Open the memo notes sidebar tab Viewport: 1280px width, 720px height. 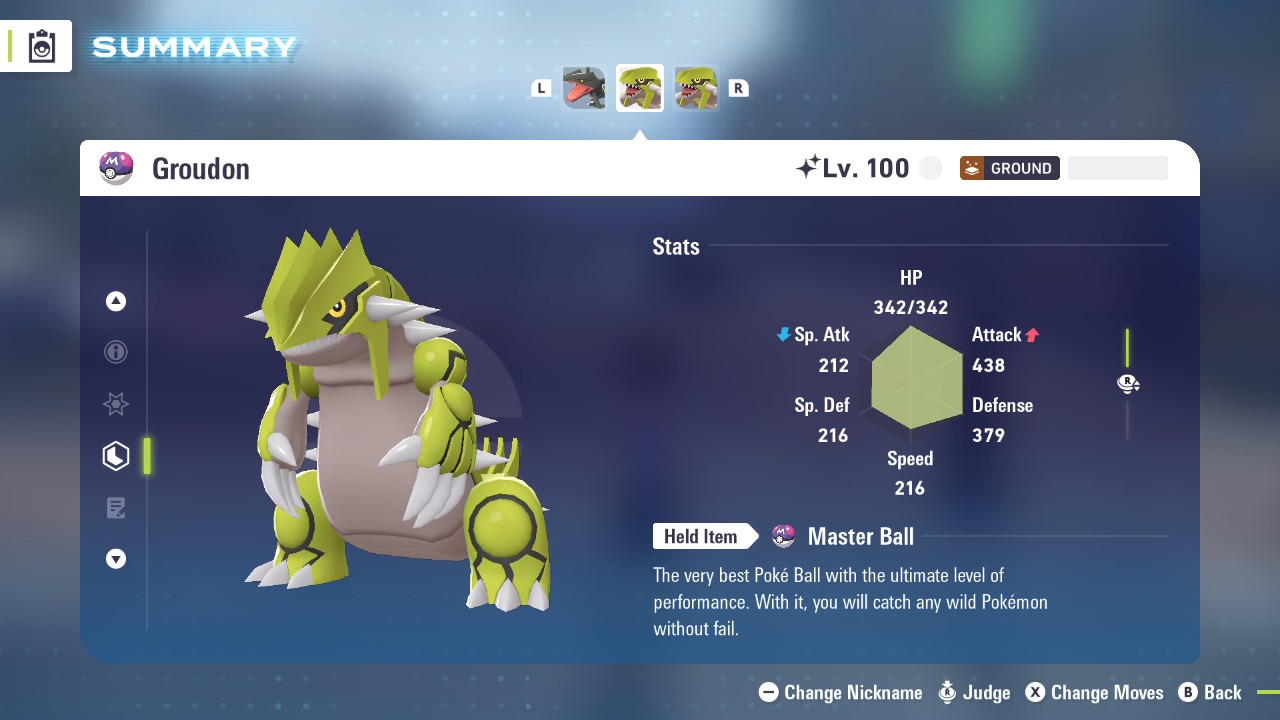click(x=116, y=508)
